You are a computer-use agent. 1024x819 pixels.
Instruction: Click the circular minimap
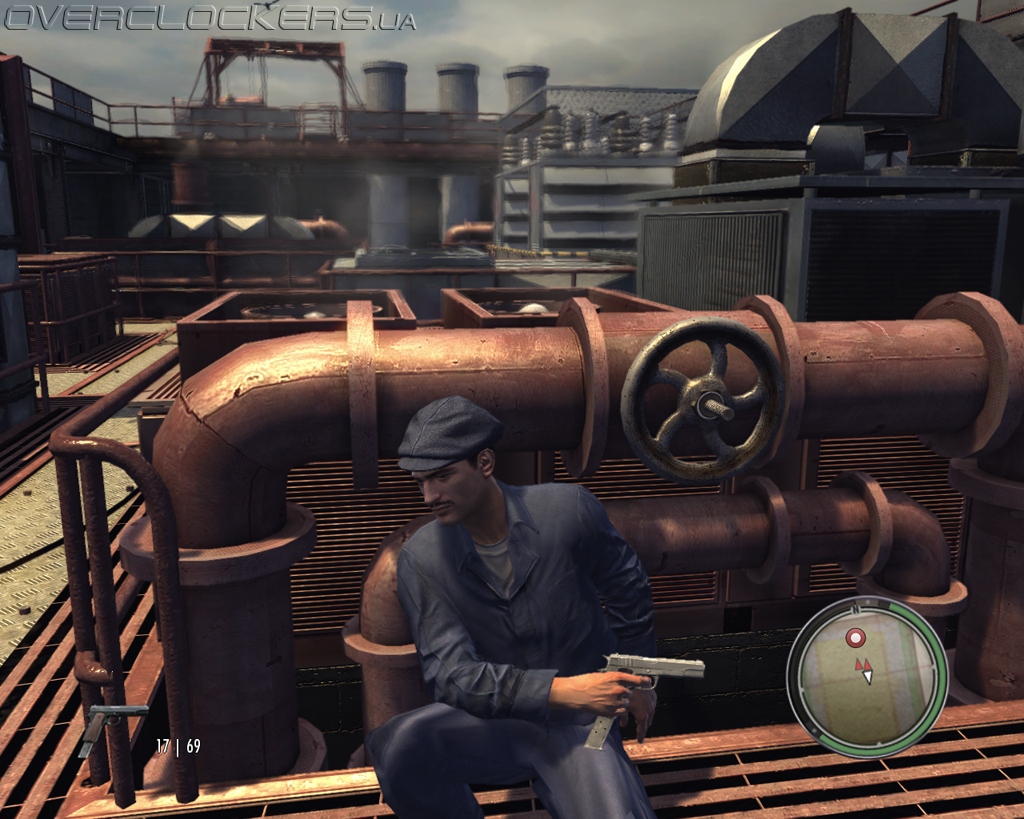(x=866, y=677)
